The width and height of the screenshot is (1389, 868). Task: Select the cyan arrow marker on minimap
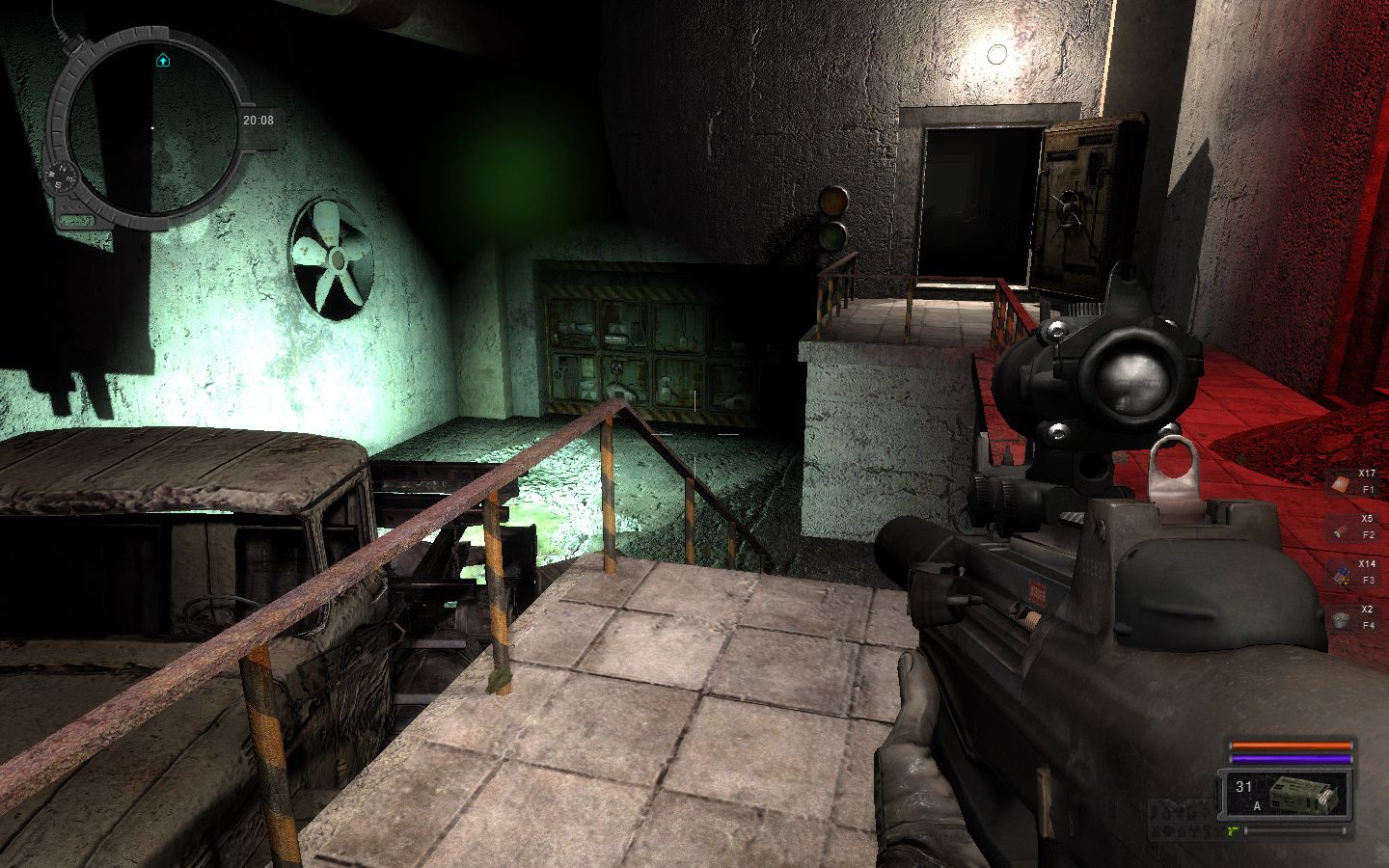click(163, 61)
